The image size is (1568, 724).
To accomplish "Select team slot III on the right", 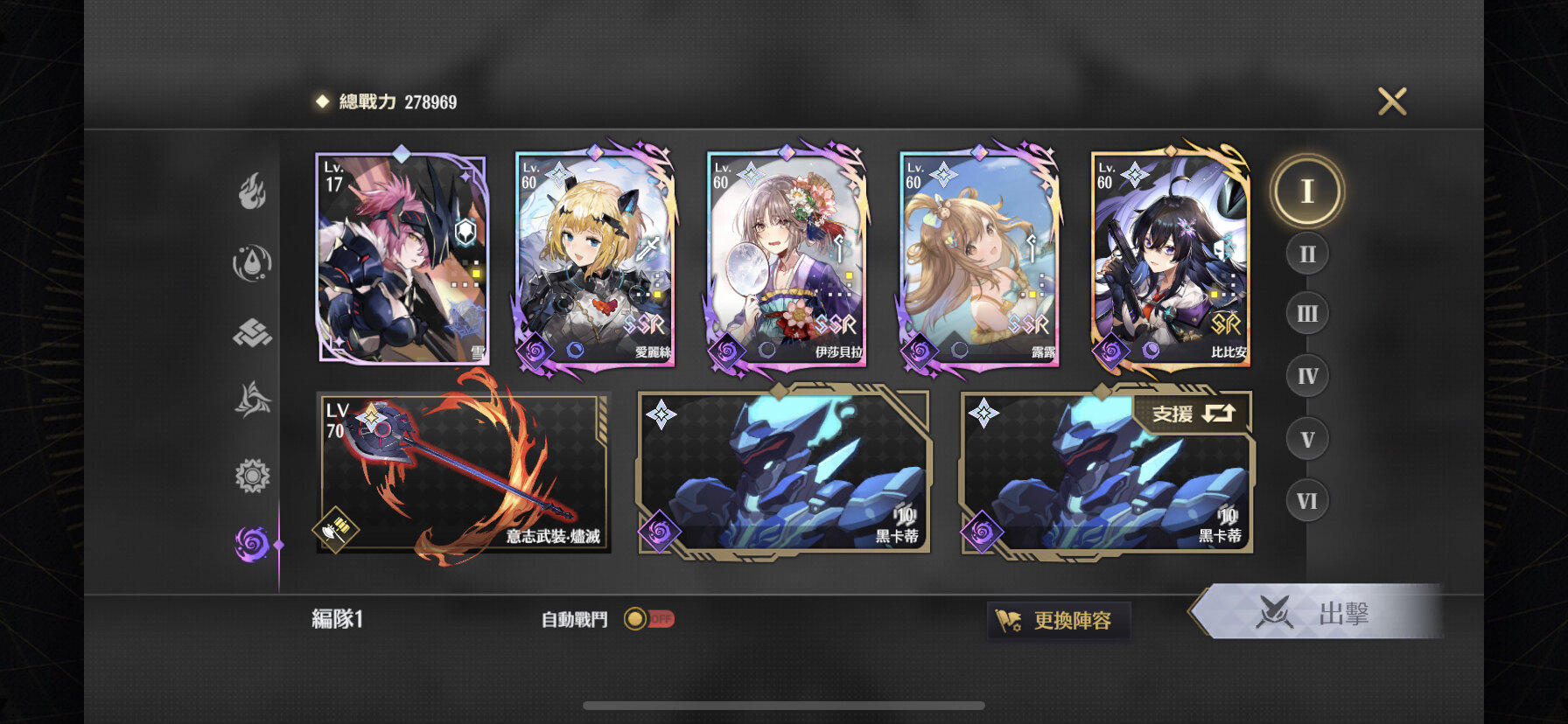I will coord(1307,315).
